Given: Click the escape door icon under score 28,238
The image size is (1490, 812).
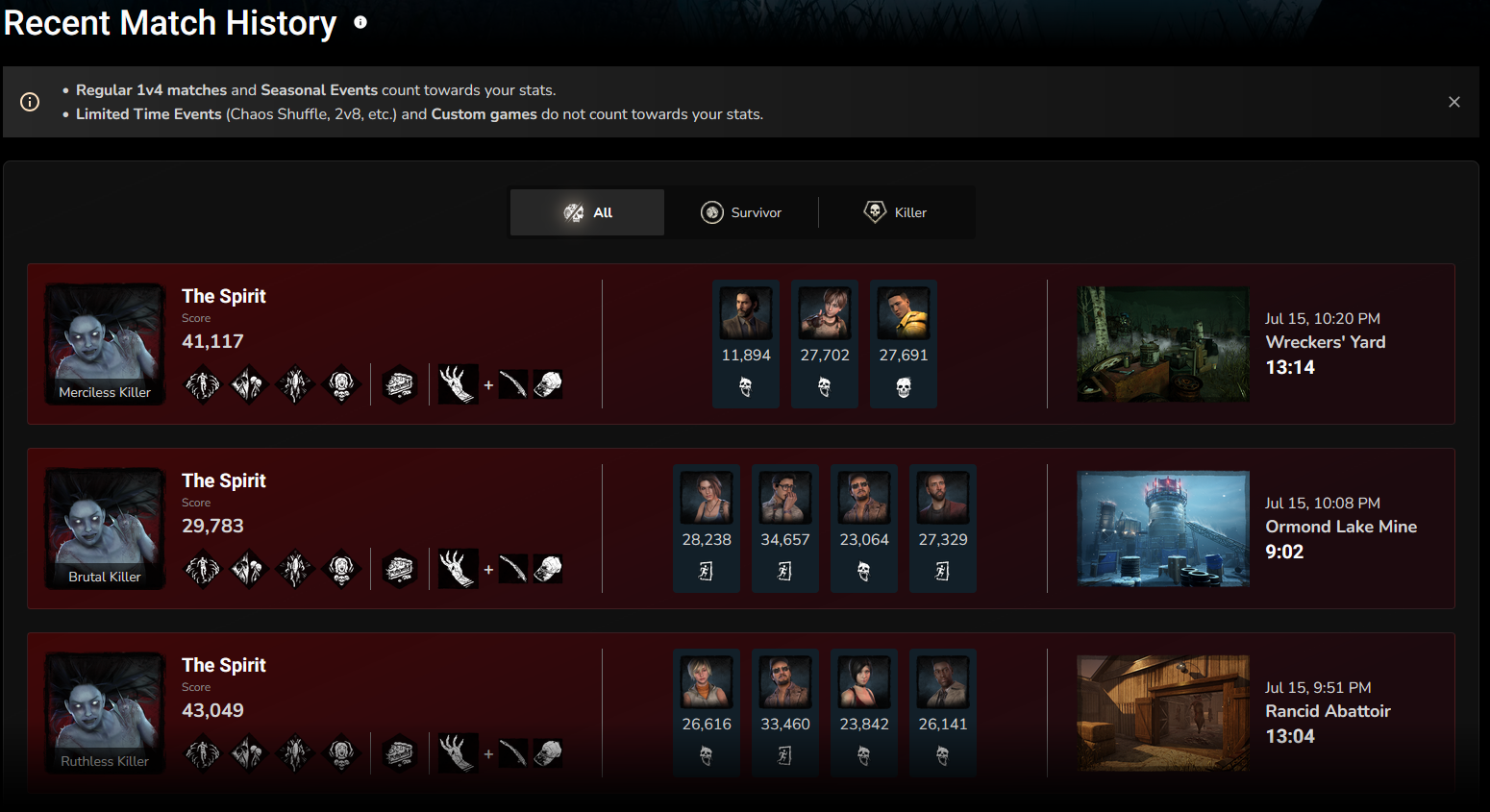Looking at the screenshot, I should [707, 569].
